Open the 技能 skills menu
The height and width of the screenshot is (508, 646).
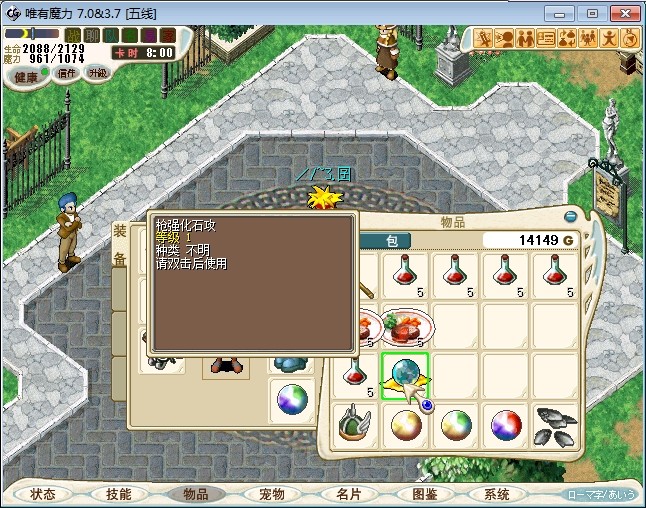(118, 494)
